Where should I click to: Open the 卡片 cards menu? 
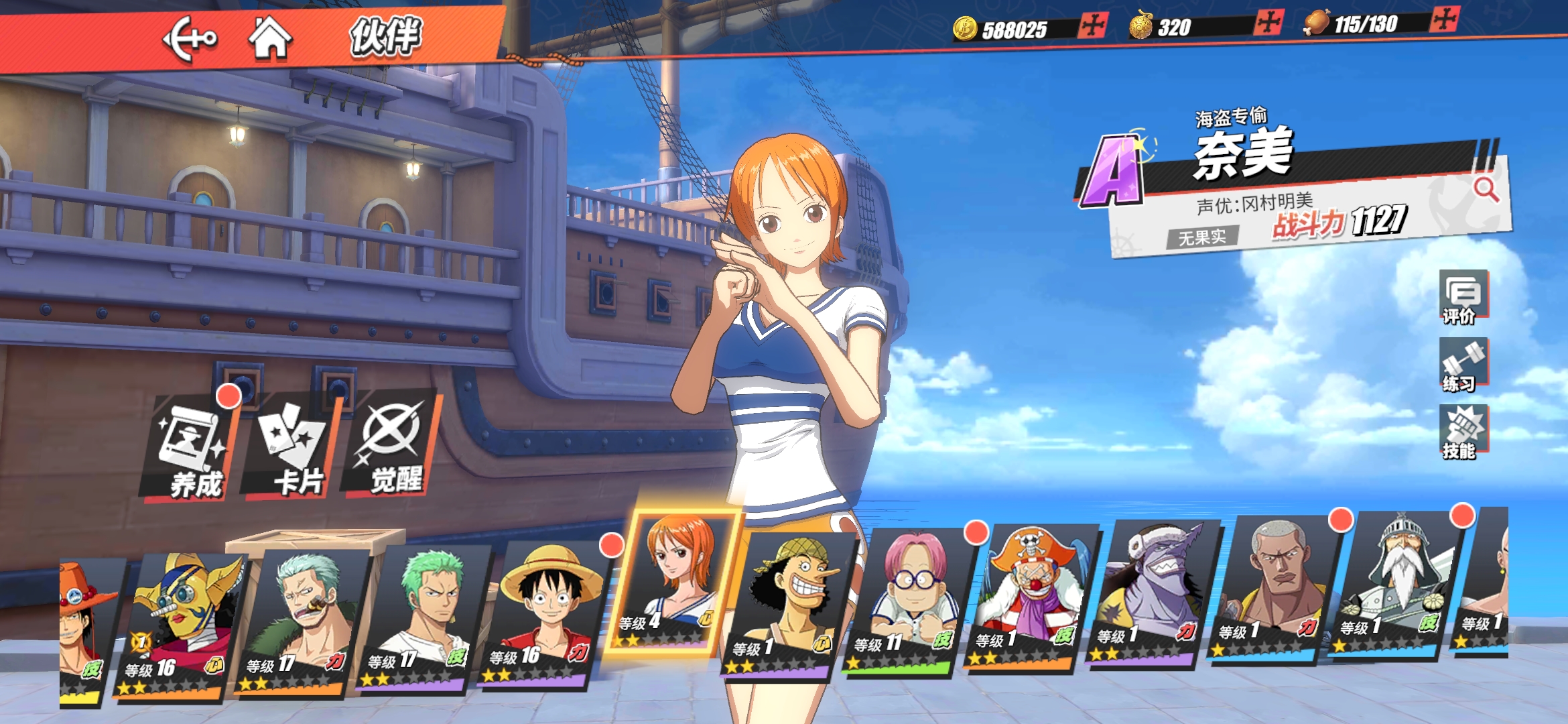(x=293, y=448)
